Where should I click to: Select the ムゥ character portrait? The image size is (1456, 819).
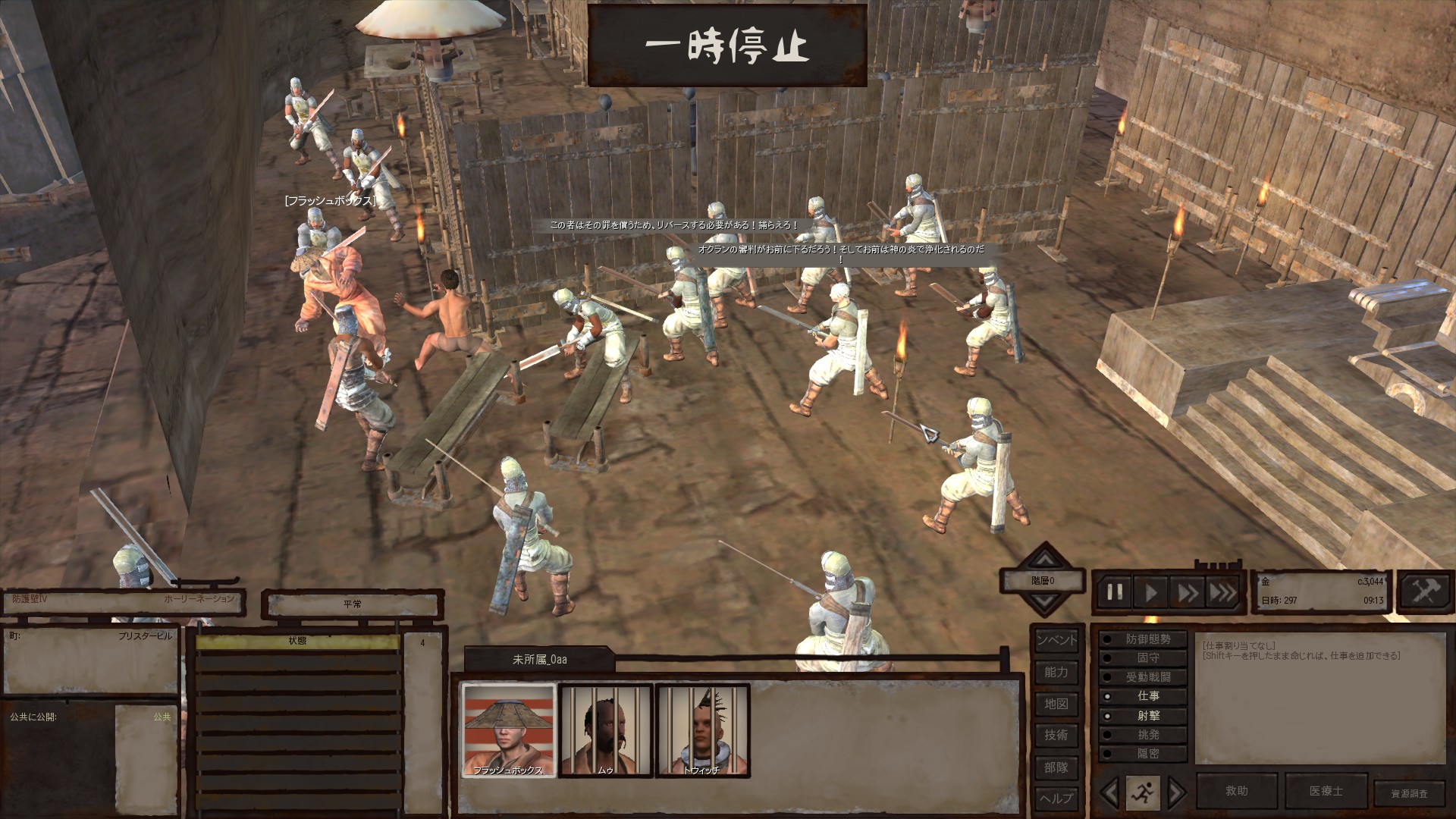pyautogui.click(x=605, y=730)
